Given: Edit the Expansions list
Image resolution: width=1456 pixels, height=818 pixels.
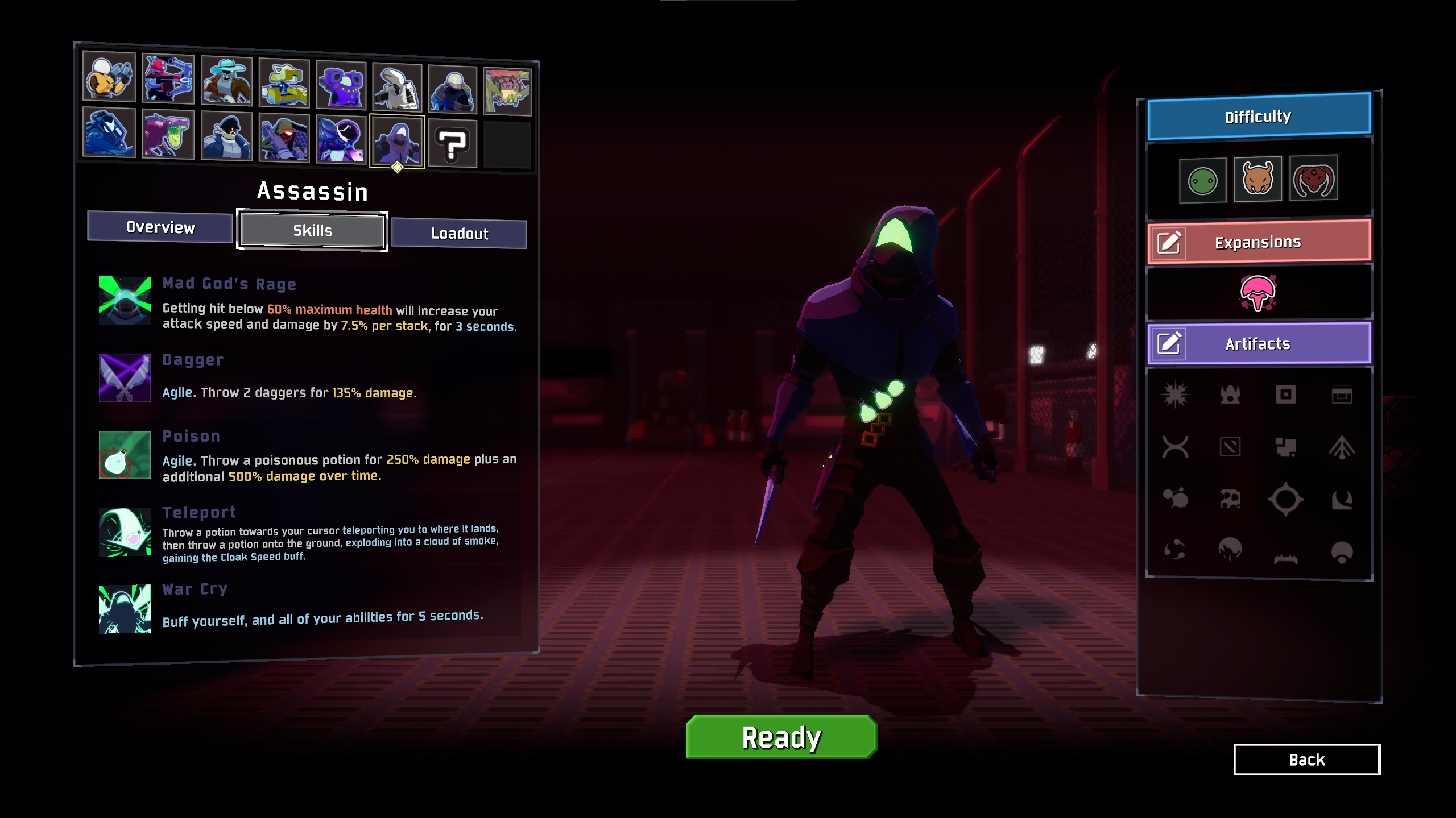Looking at the screenshot, I should click(x=1170, y=243).
